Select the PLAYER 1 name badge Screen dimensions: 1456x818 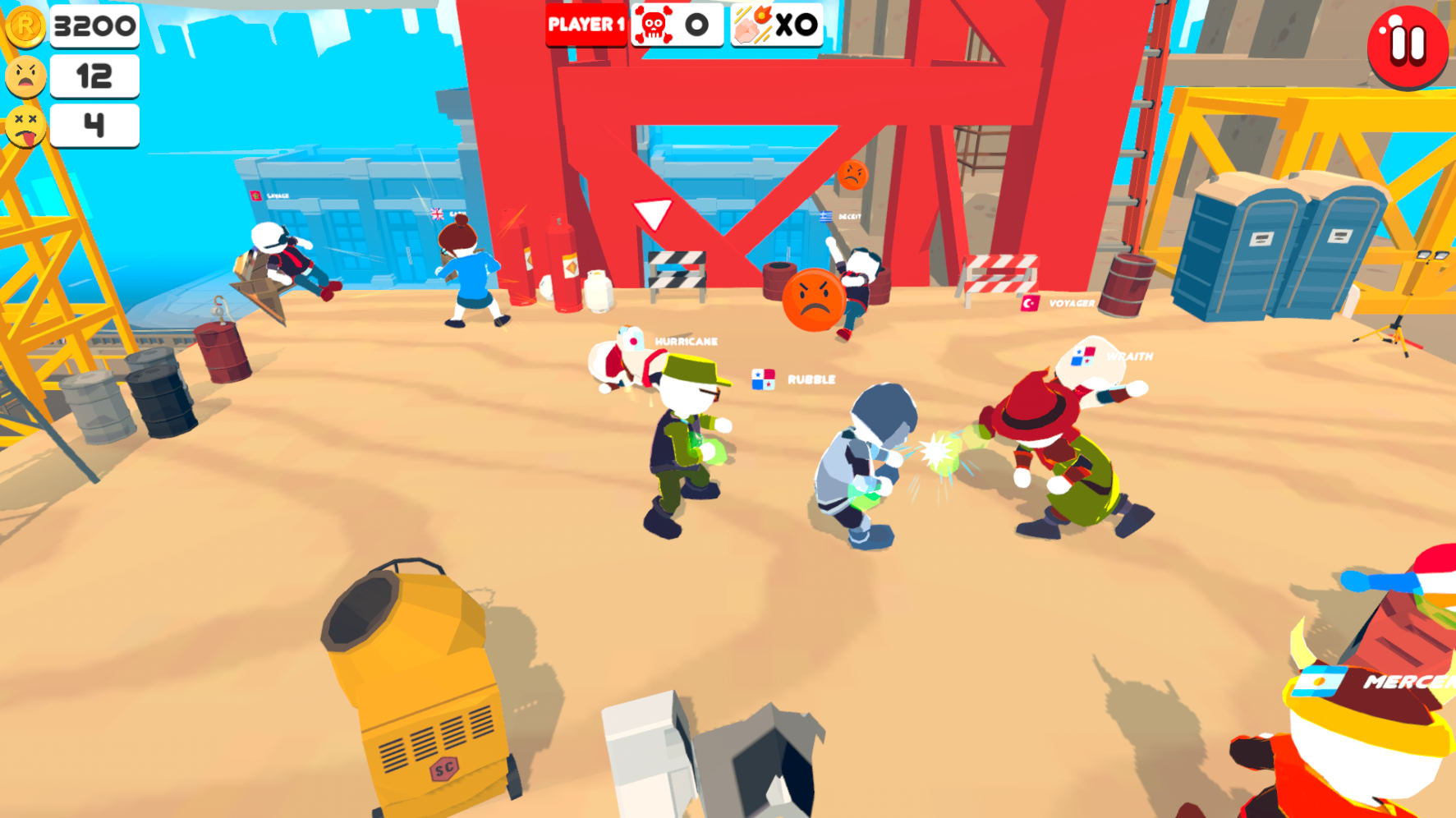point(586,25)
